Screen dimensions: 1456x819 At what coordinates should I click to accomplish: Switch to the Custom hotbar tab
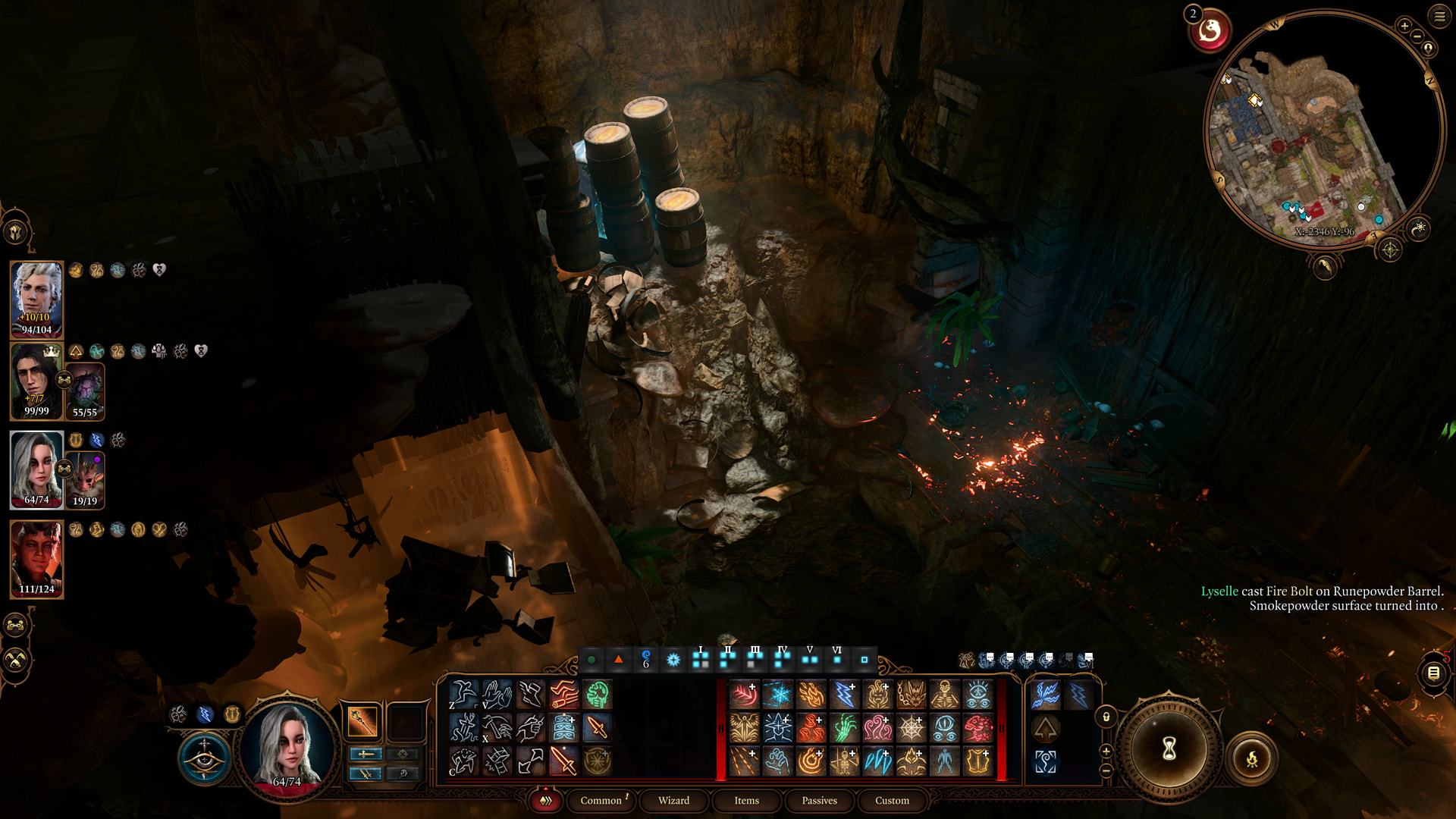click(x=892, y=800)
